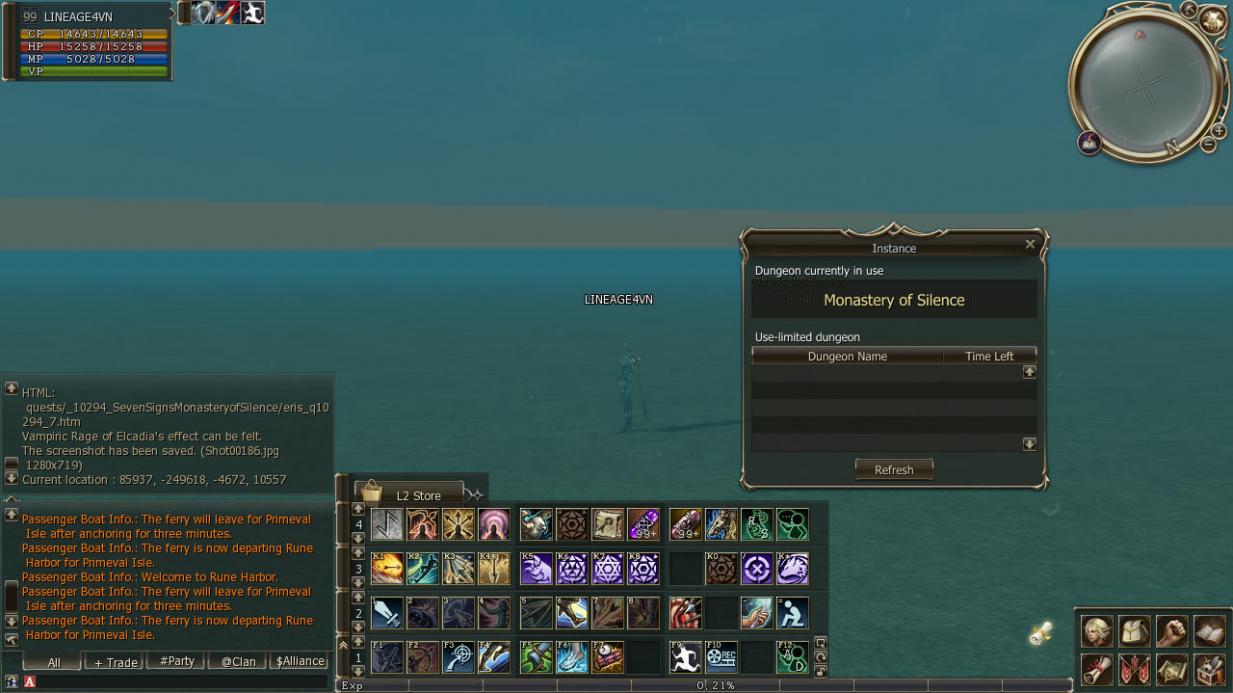Refresh the instance dungeon list
This screenshot has height=693, width=1233.
(893, 470)
